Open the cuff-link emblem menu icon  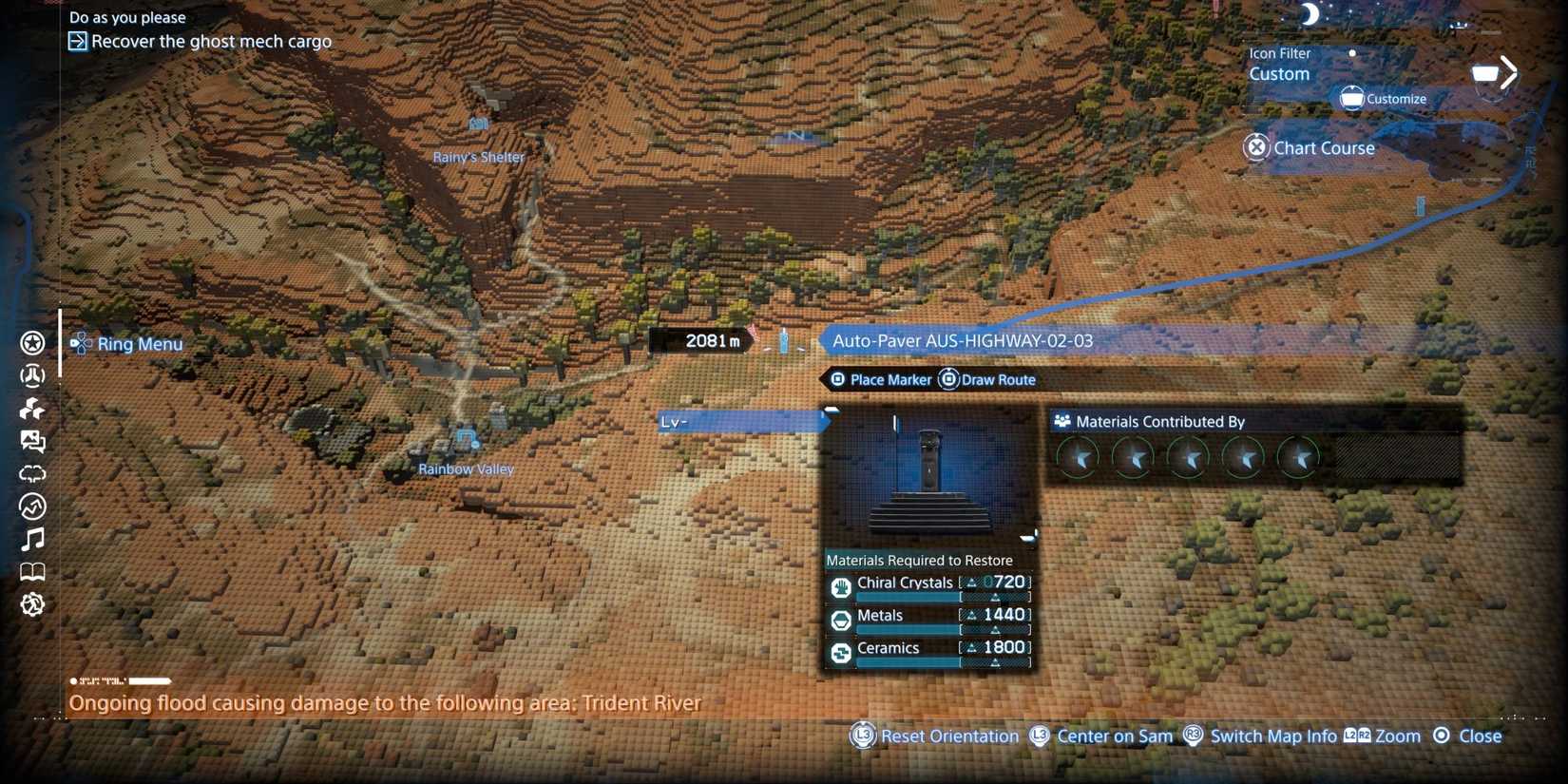click(x=32, y=375)
